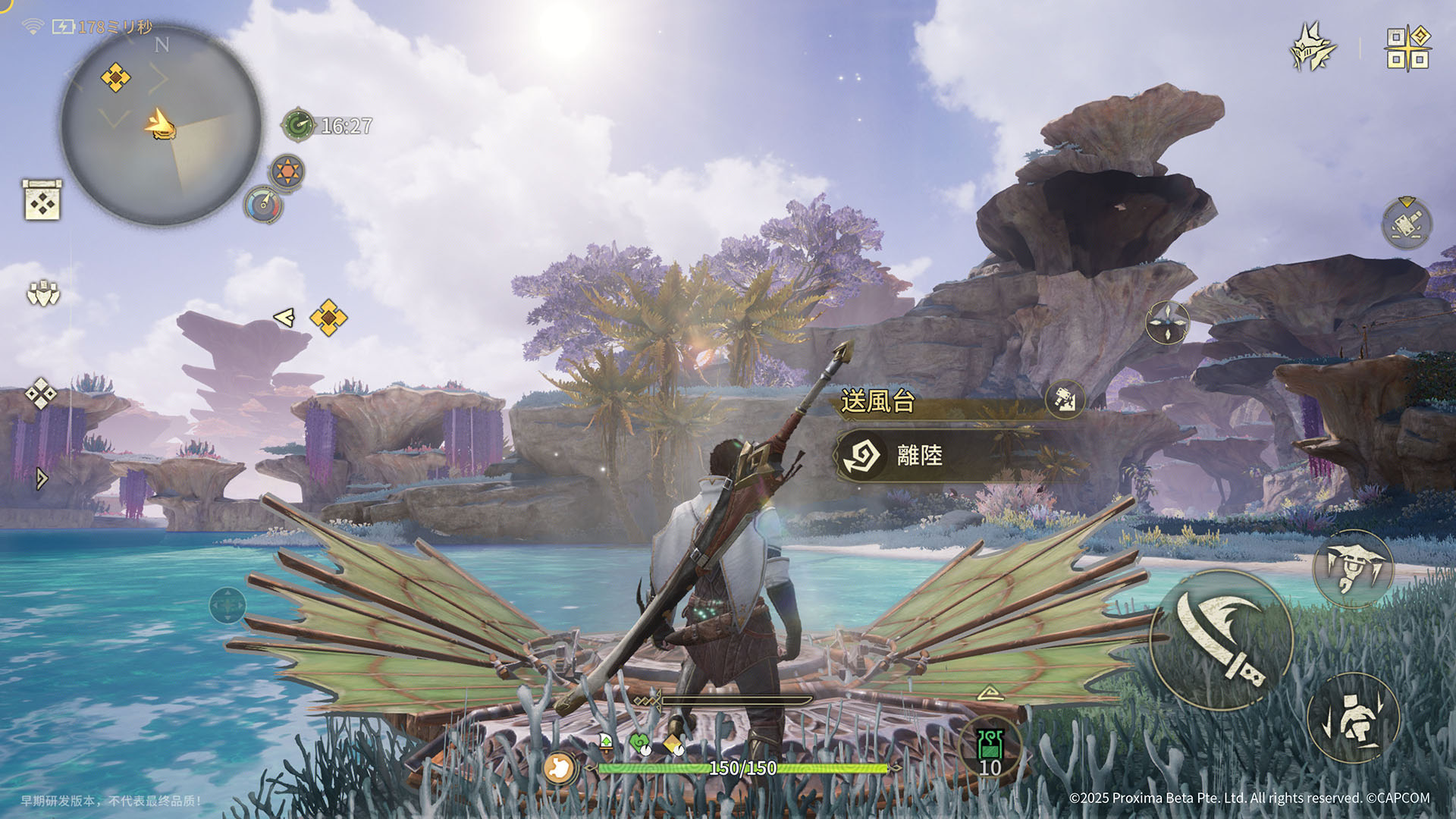Viewport: 1456px width, 819px height.
Task: Tap the character icon next to 送風台
Action: pyautogui.click(x=1065, y=398)
